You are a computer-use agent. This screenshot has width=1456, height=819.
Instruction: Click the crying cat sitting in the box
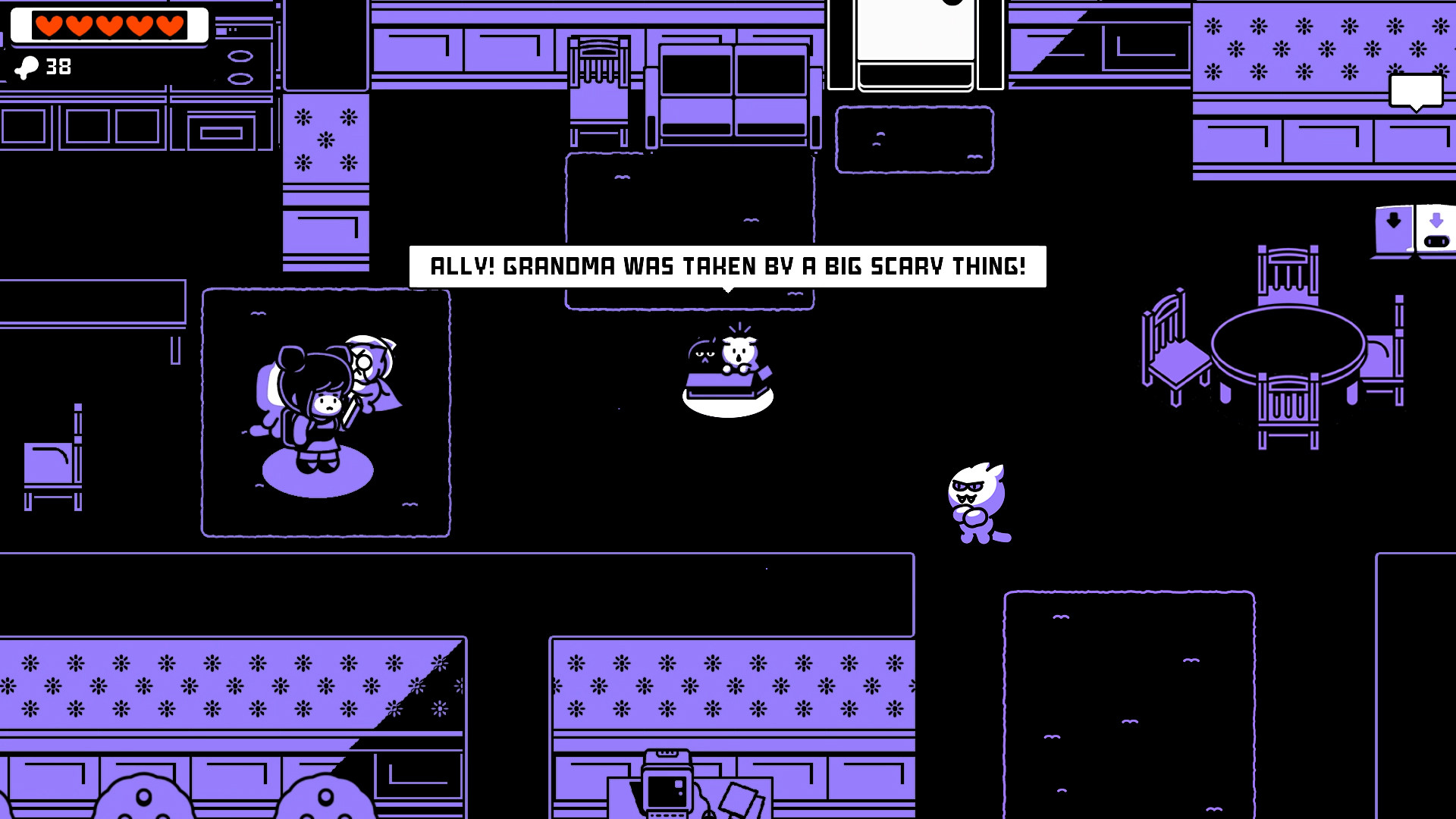pos(737,353)
